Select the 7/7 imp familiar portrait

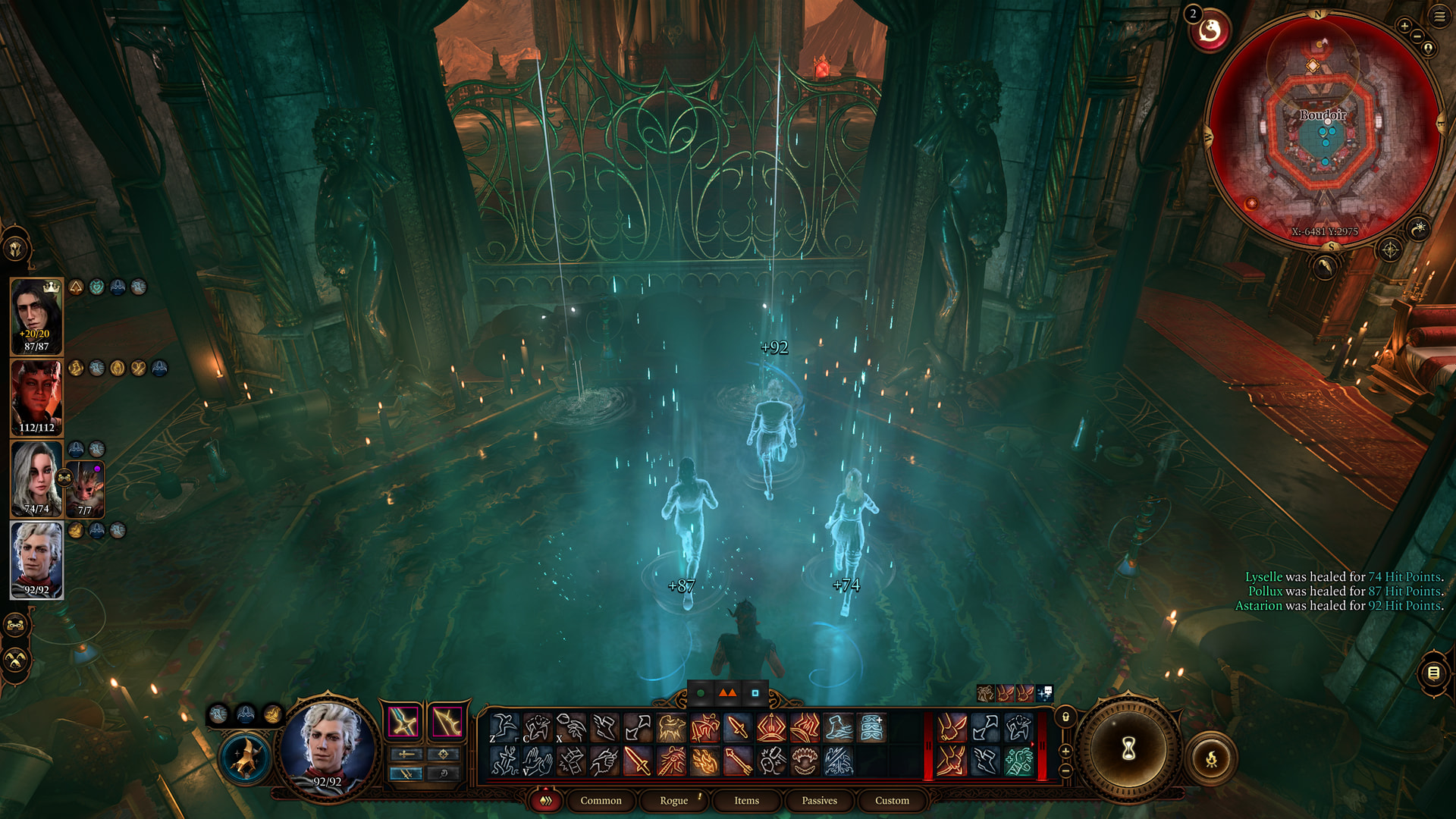click(x=85, y=488)
